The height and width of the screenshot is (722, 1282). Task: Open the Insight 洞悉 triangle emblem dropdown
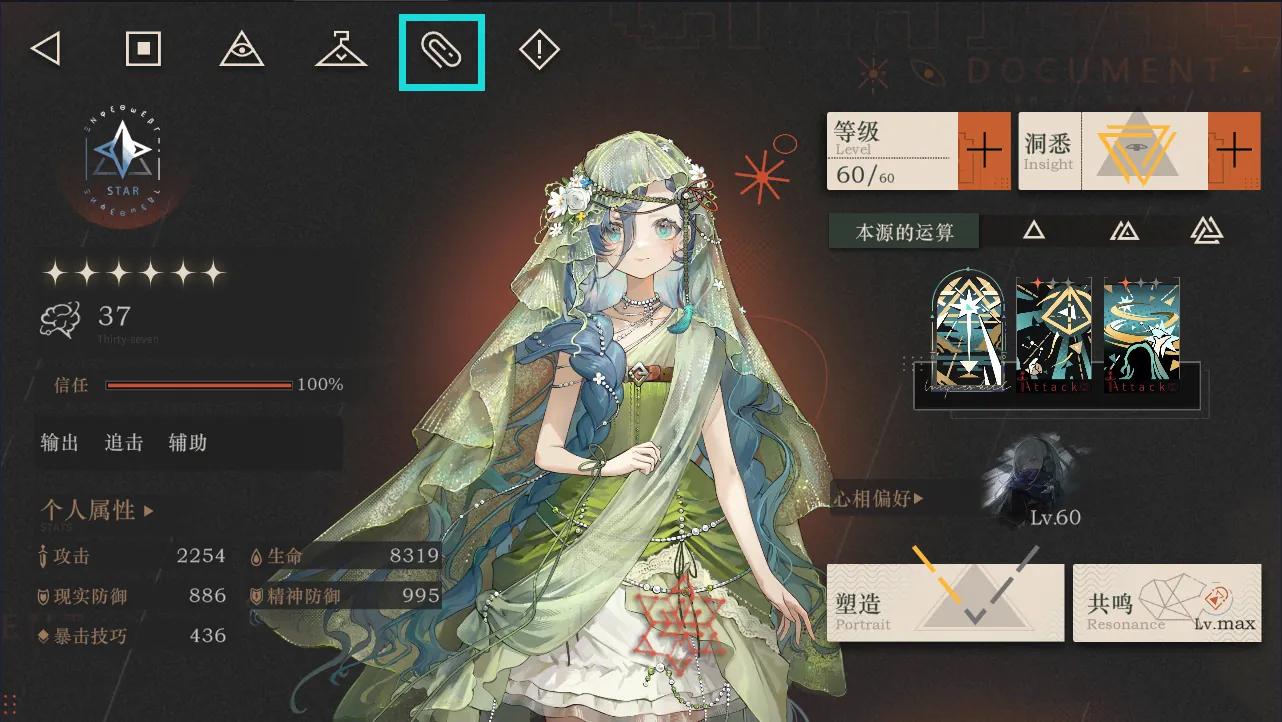click(1135, 150)
